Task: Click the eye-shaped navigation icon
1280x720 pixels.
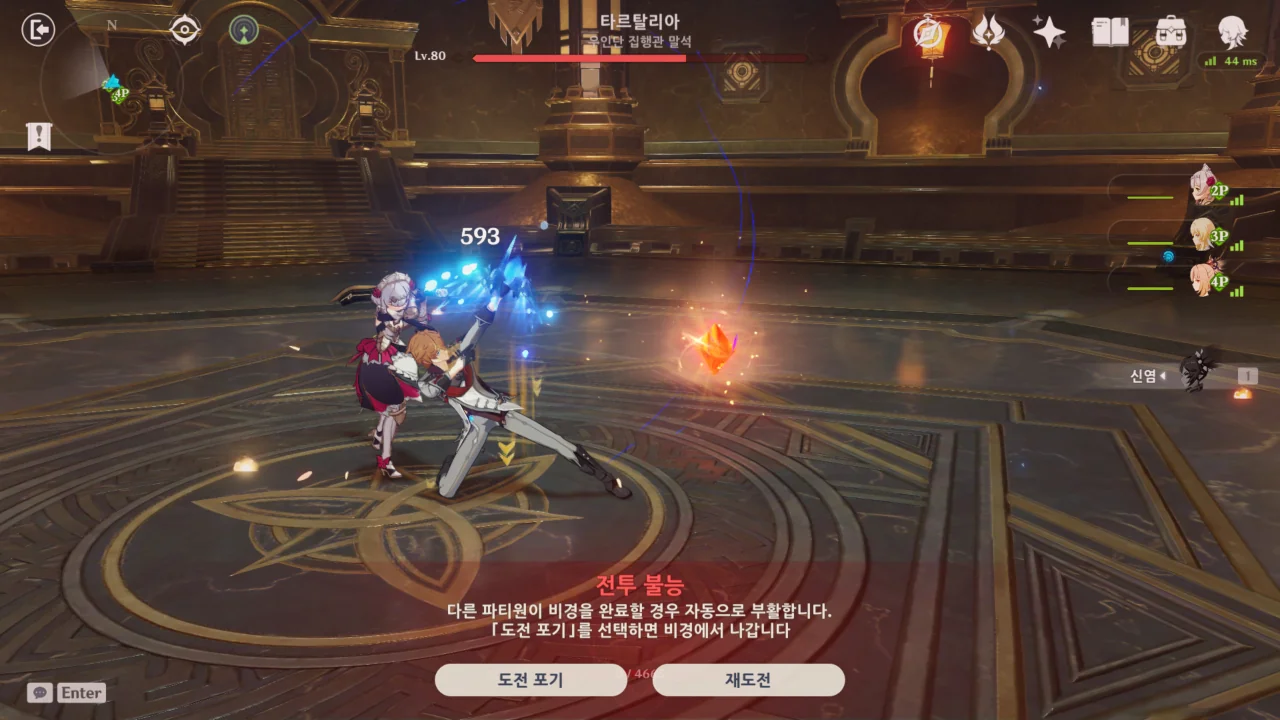Action: 185,30
